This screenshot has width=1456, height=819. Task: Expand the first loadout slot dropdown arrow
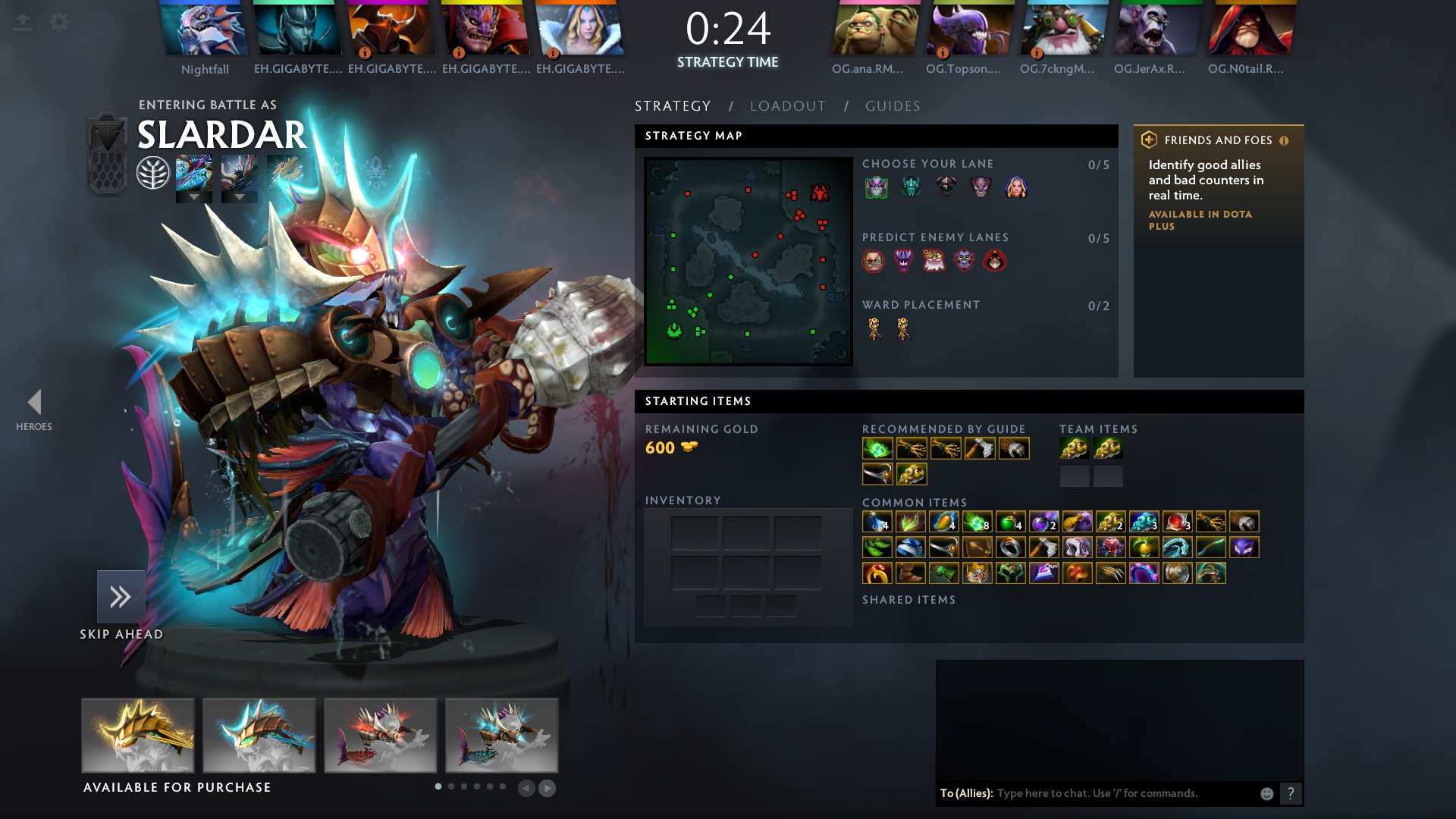195,197
